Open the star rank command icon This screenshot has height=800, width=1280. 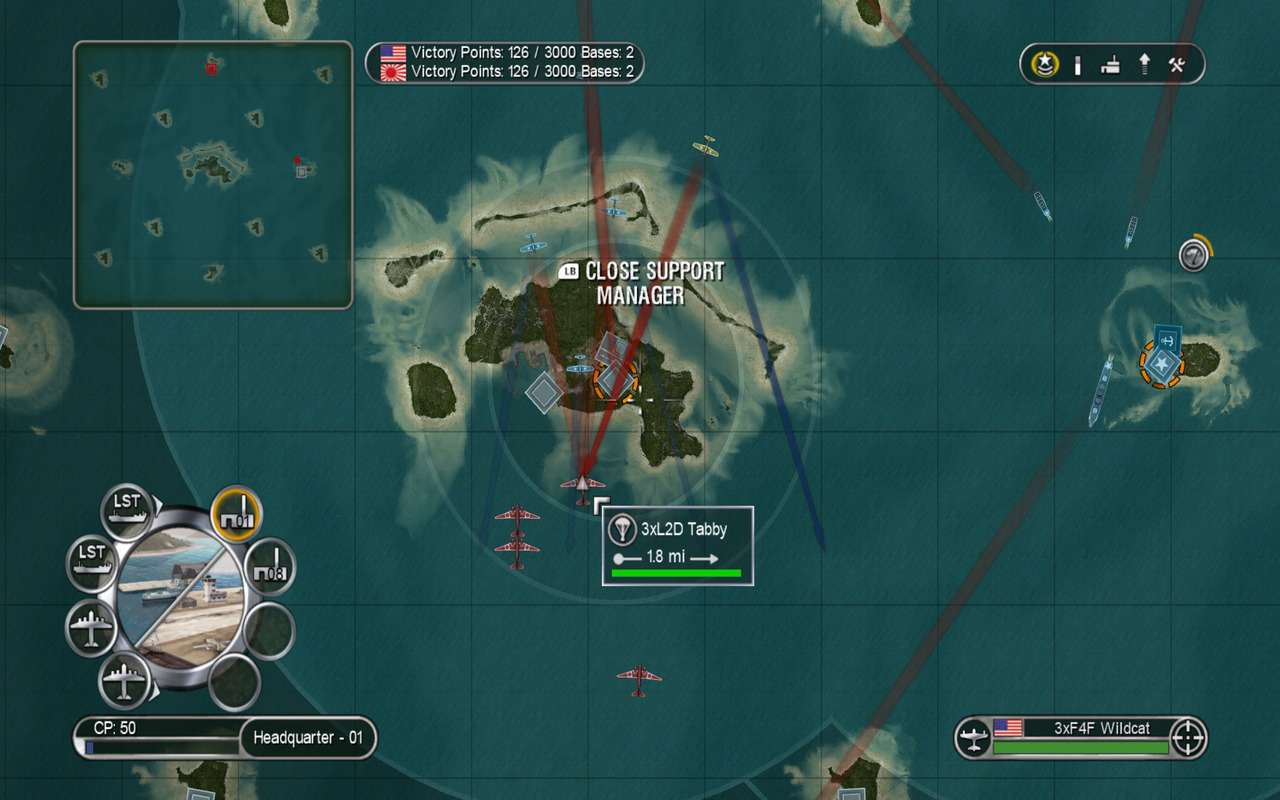(x=1046, y=65)
